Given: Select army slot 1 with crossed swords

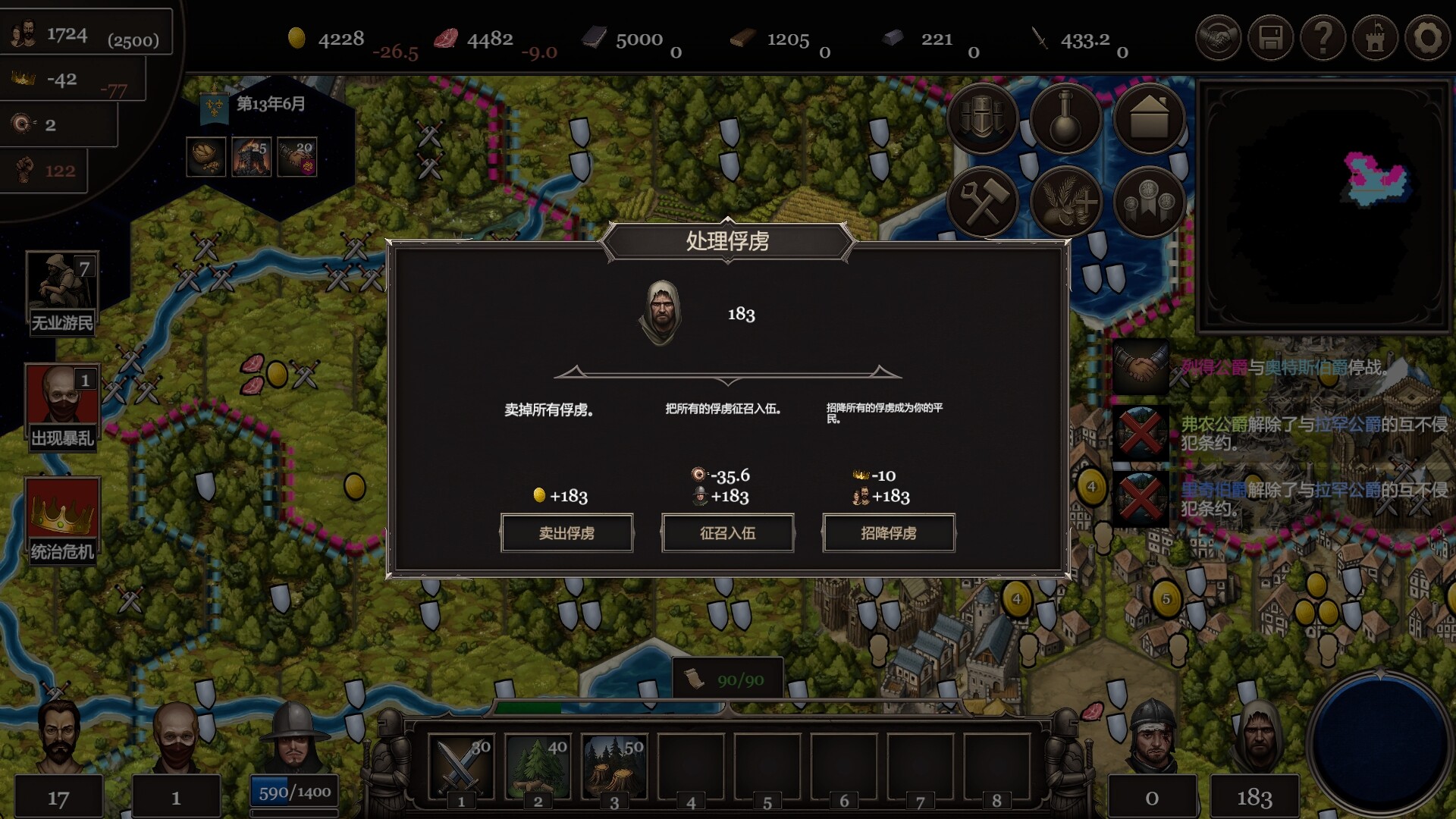Looking at the screenshot, I should point(460,762).
